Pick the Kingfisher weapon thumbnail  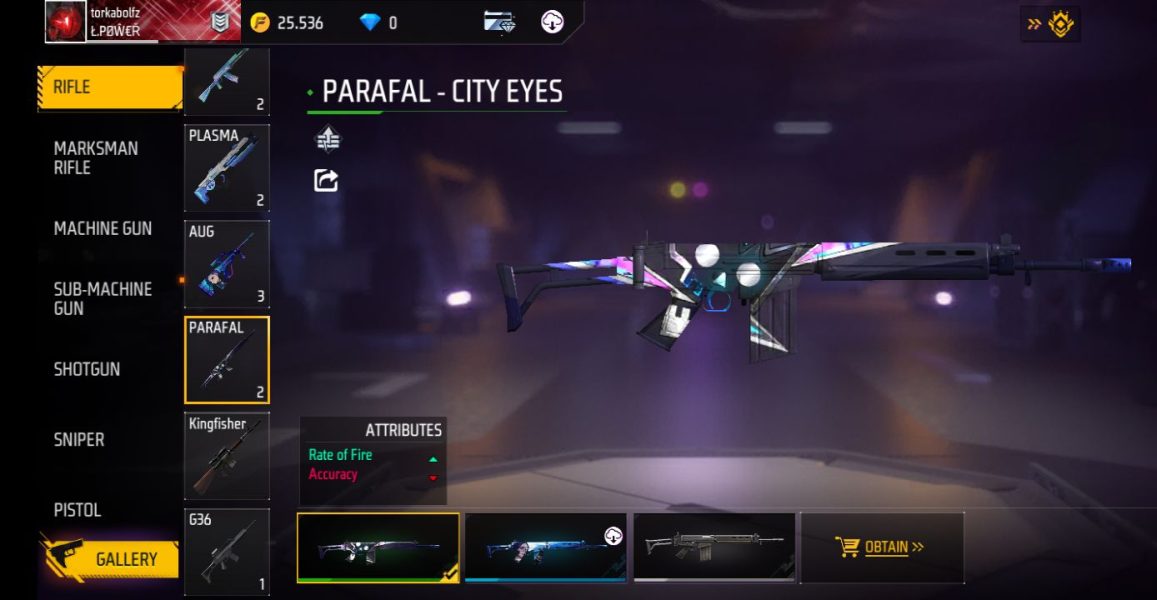click(227, 455)
